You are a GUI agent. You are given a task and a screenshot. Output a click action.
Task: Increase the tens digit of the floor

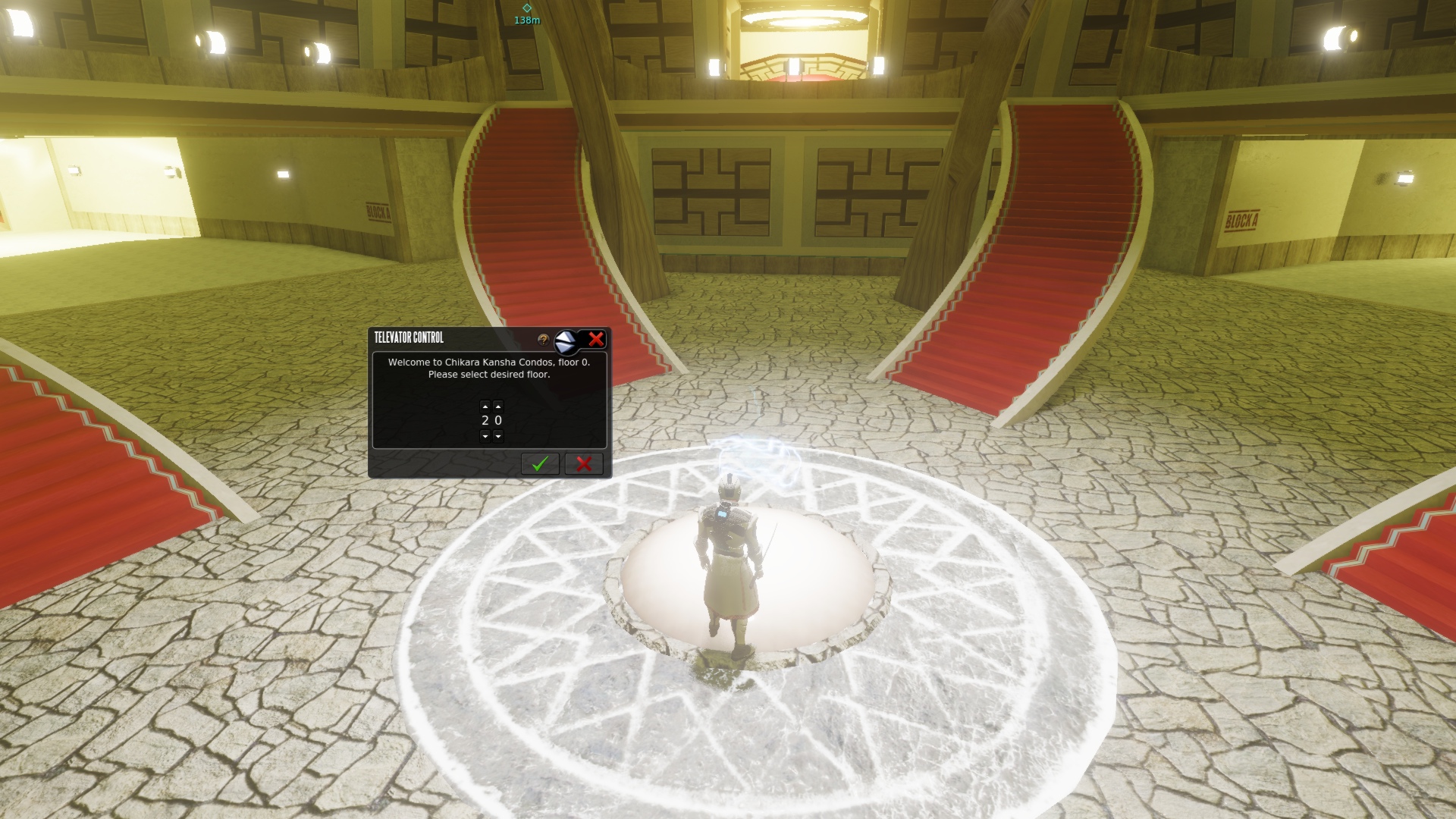coord(485,406)
